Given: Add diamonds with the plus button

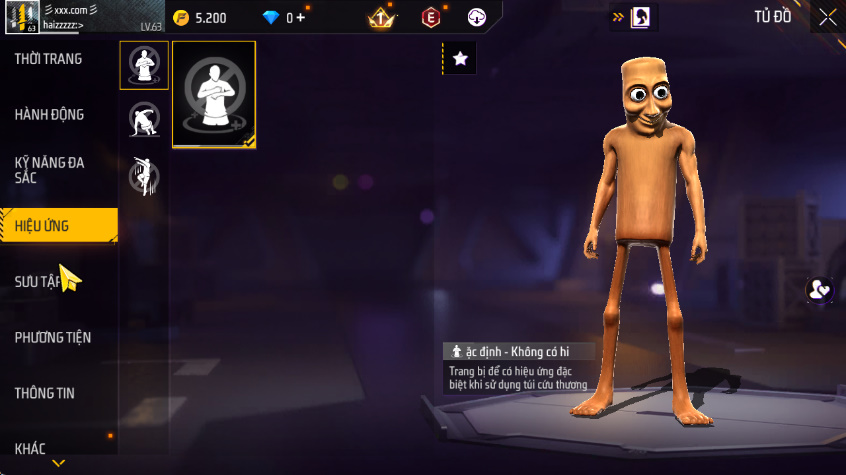Looking at the screenshot, I should 301,17.
